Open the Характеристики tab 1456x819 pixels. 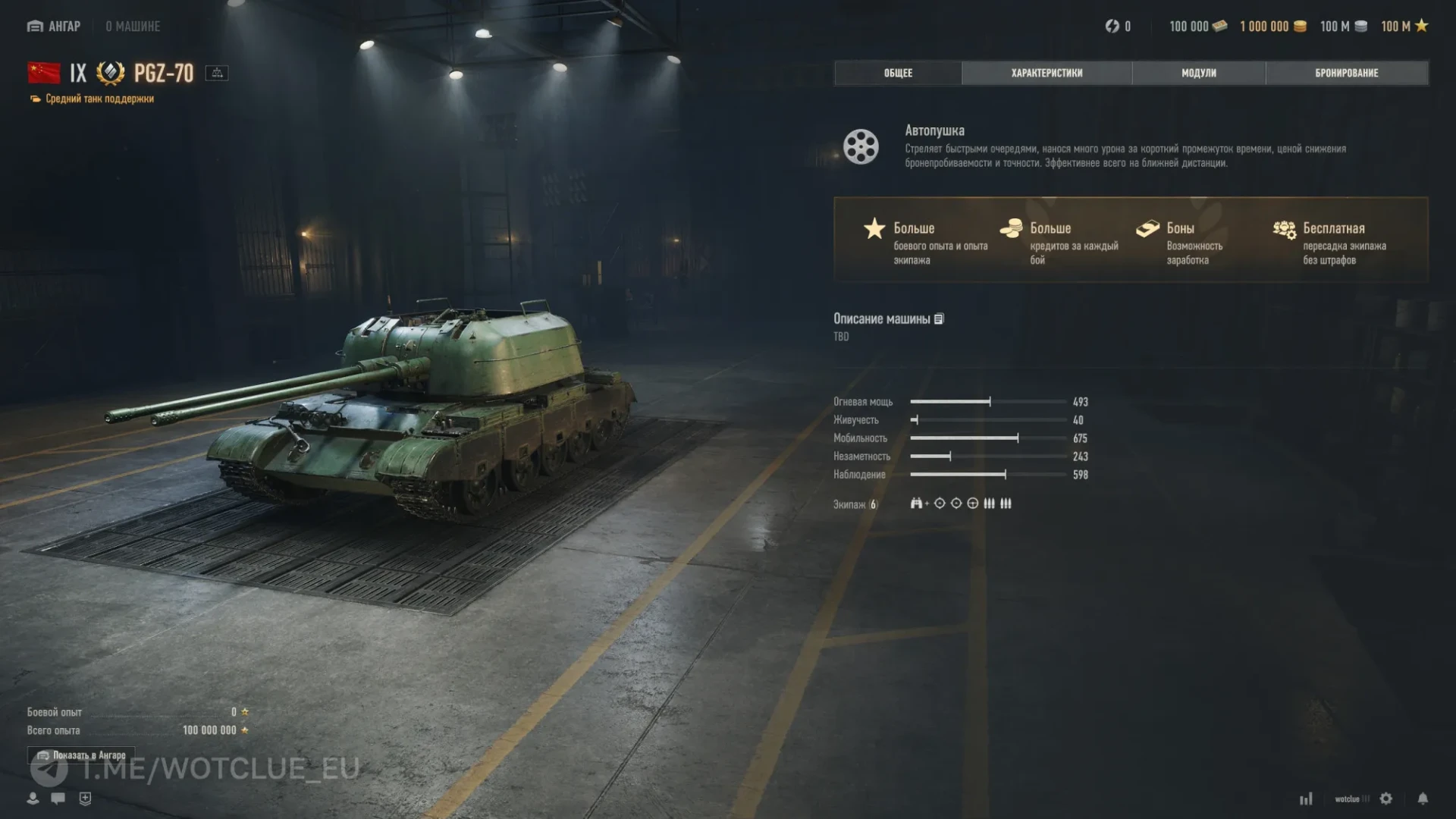[x=1046, y=73]
